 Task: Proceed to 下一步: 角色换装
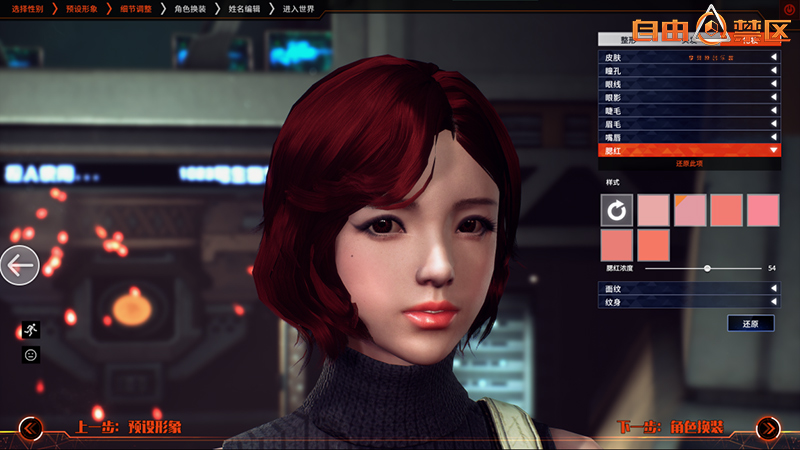pos(670,428)
